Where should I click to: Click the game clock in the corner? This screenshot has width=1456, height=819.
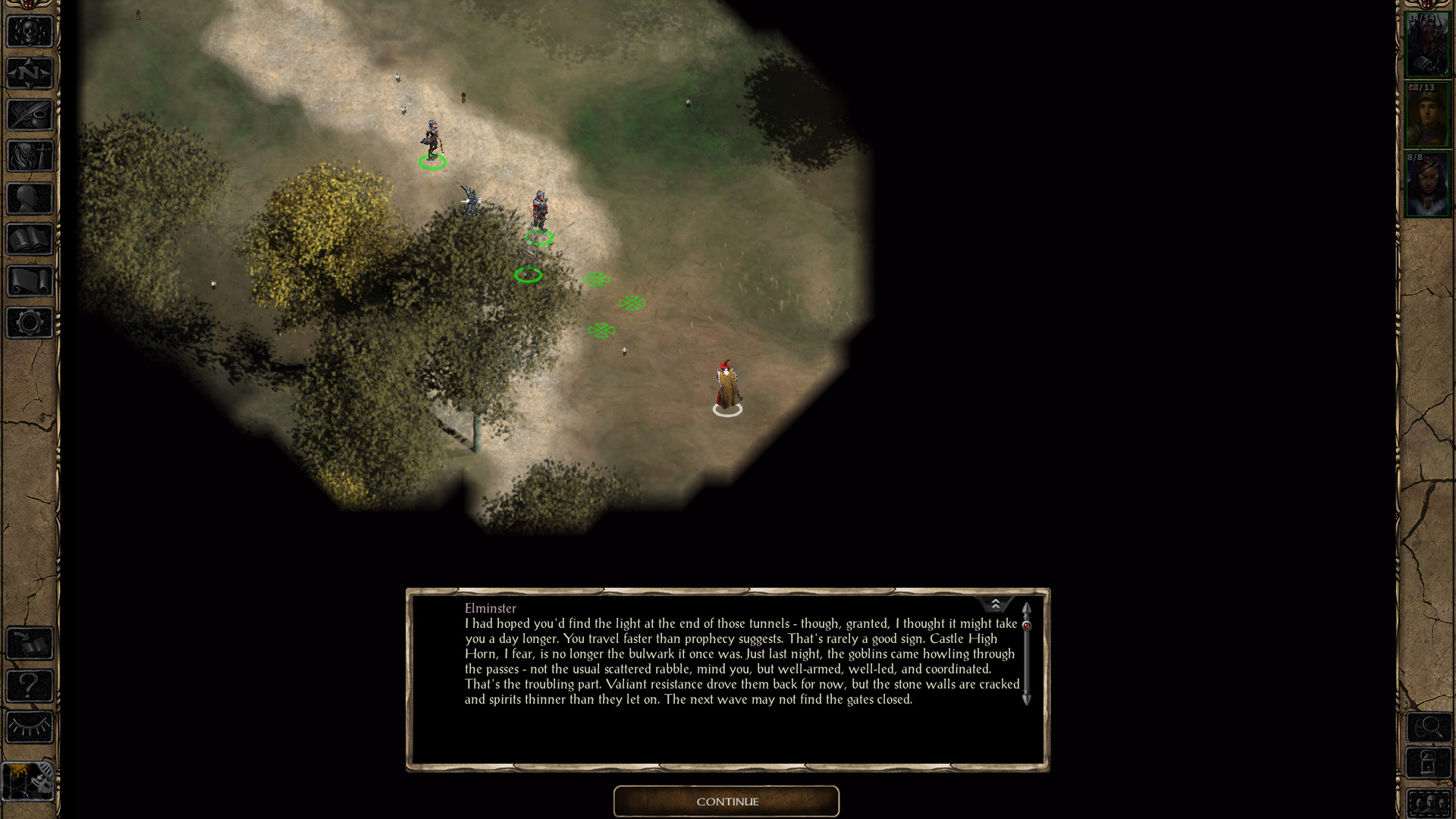coord(28,781)
